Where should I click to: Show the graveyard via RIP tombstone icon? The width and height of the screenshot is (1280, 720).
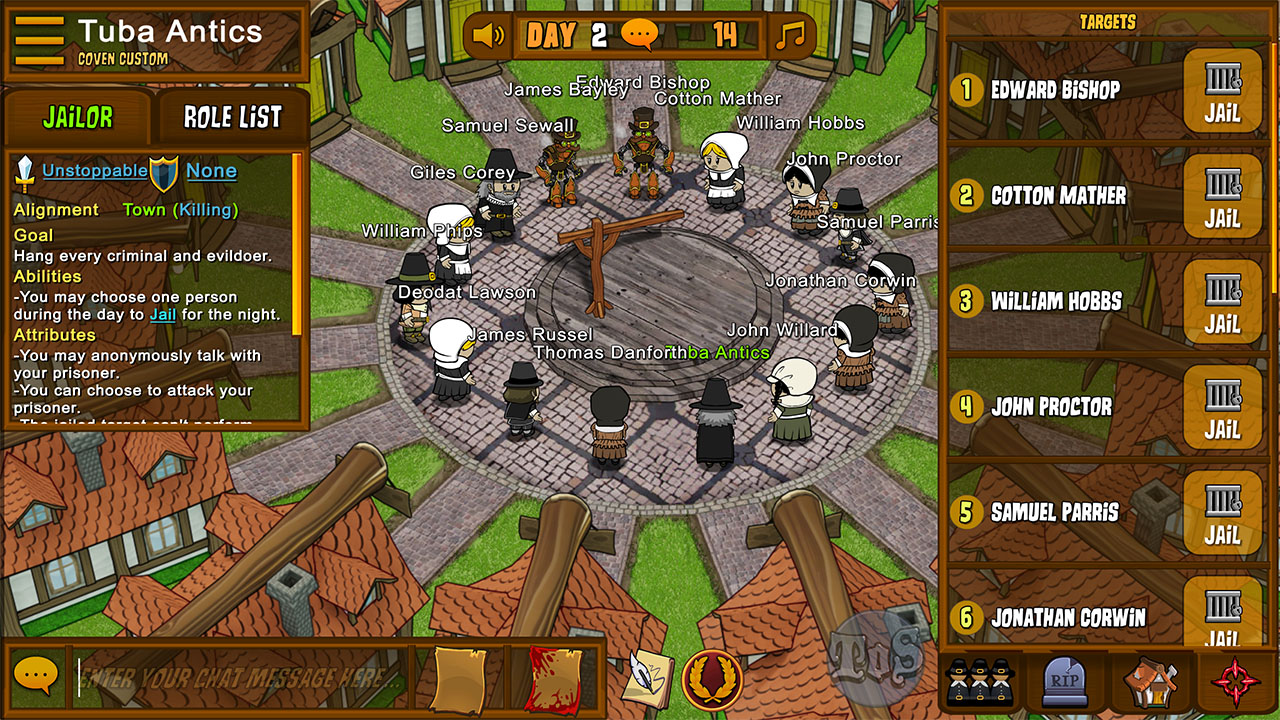[x=1064, y=682]
